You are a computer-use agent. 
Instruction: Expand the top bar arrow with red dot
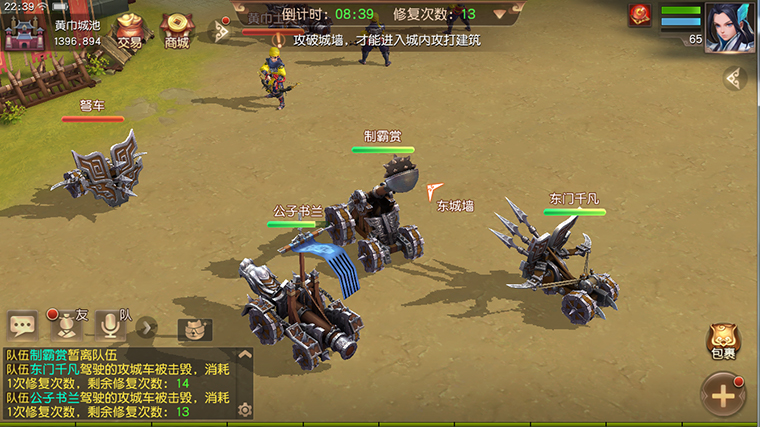click(218, 30)
